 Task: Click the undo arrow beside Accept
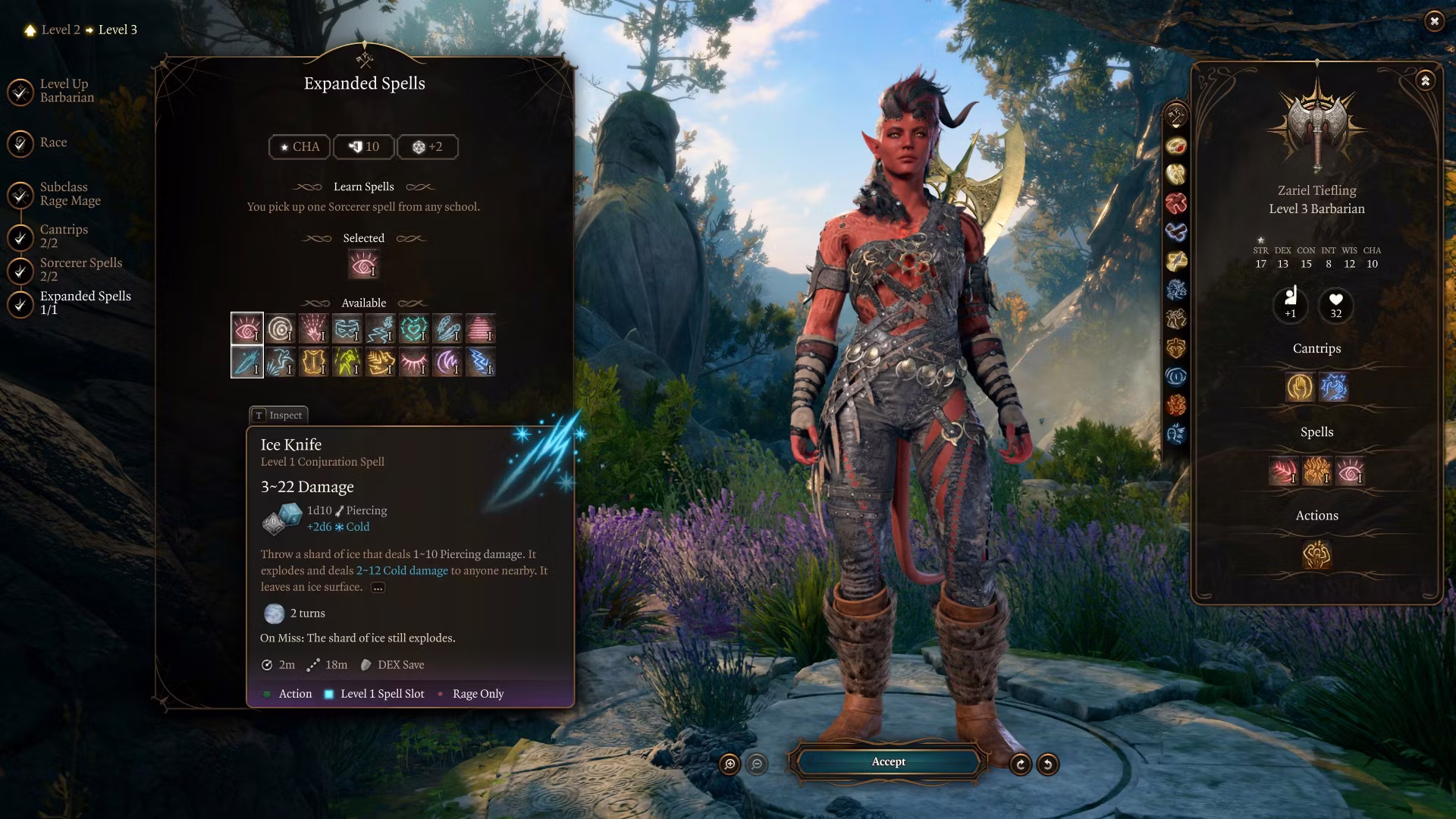tap(1047, 764)
